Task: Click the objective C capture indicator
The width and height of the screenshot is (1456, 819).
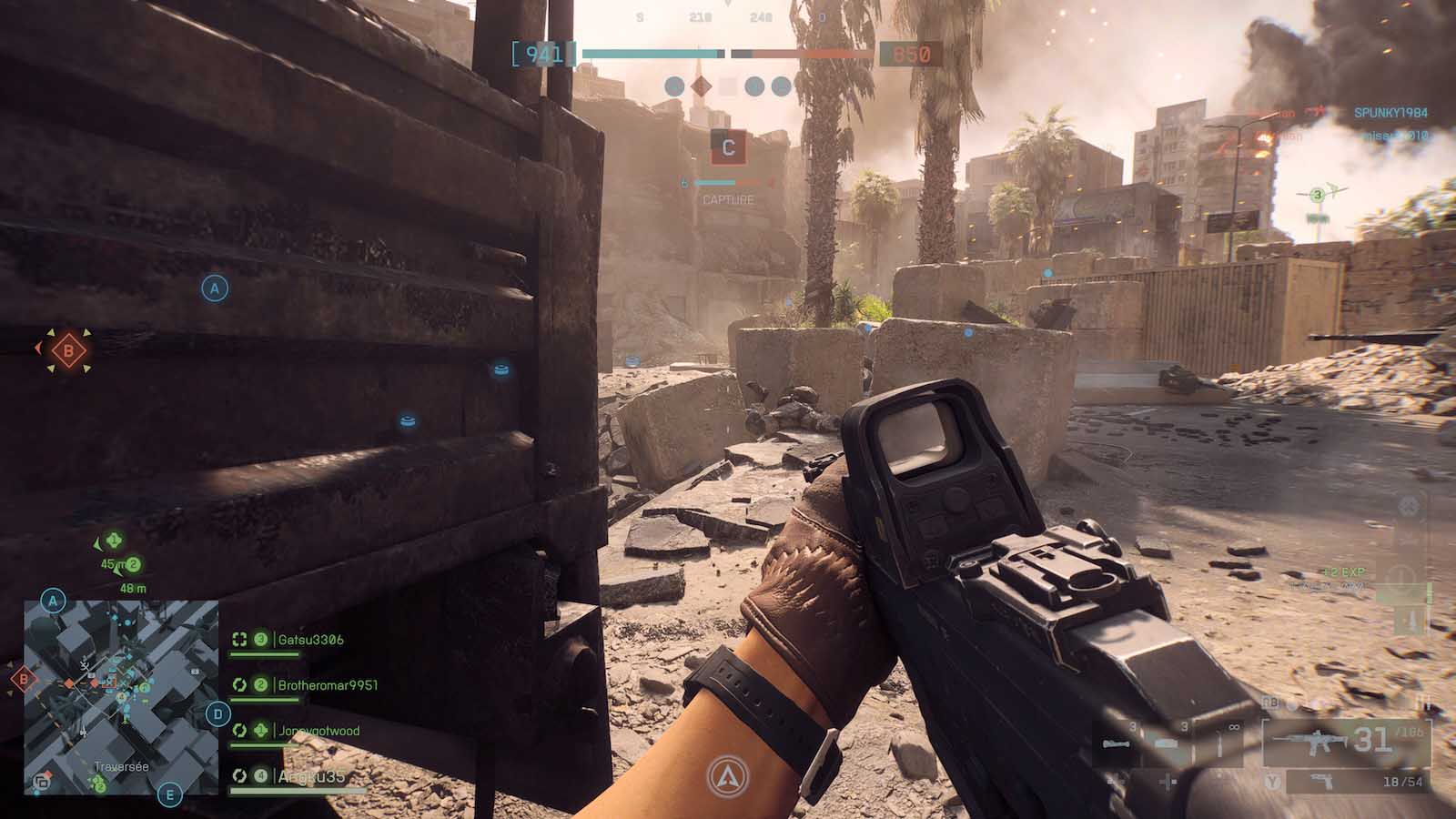Action: pyautogui.click(x=728, y=147)
